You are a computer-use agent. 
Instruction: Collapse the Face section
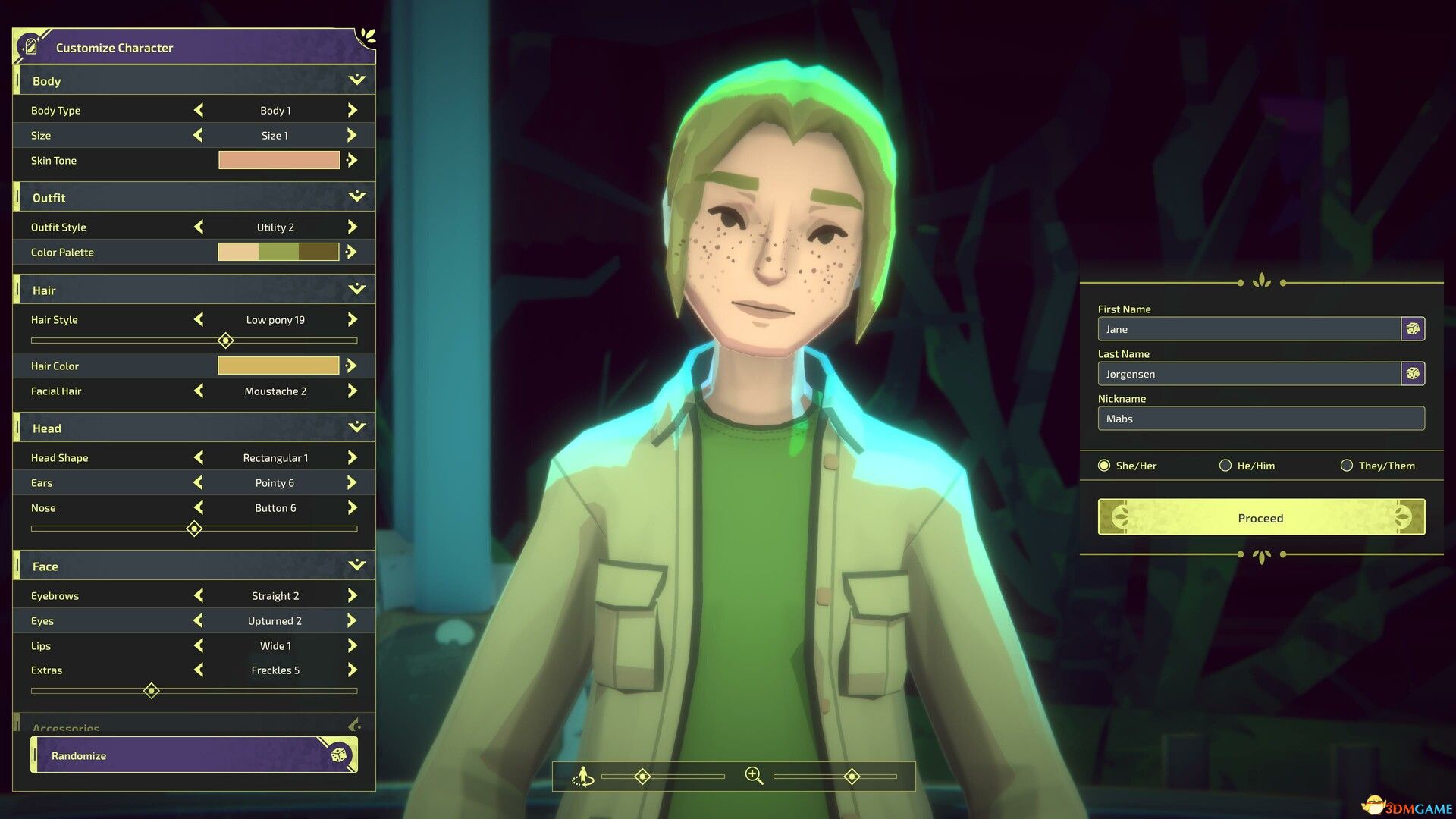pyautogui.click(x=355, y=564)
